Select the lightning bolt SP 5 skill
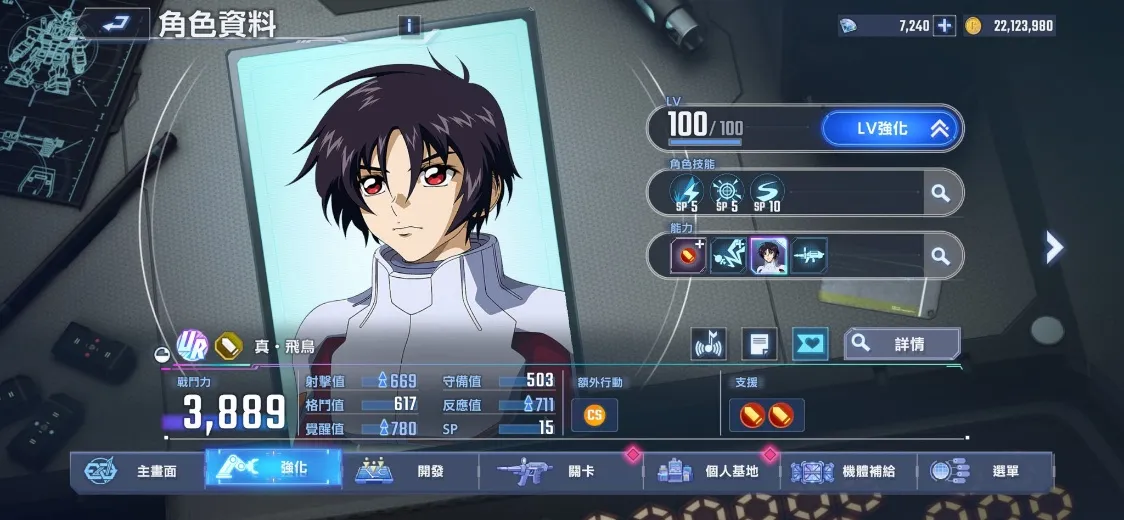Screen dimensions: 1124x520 (x=688, y=190)
